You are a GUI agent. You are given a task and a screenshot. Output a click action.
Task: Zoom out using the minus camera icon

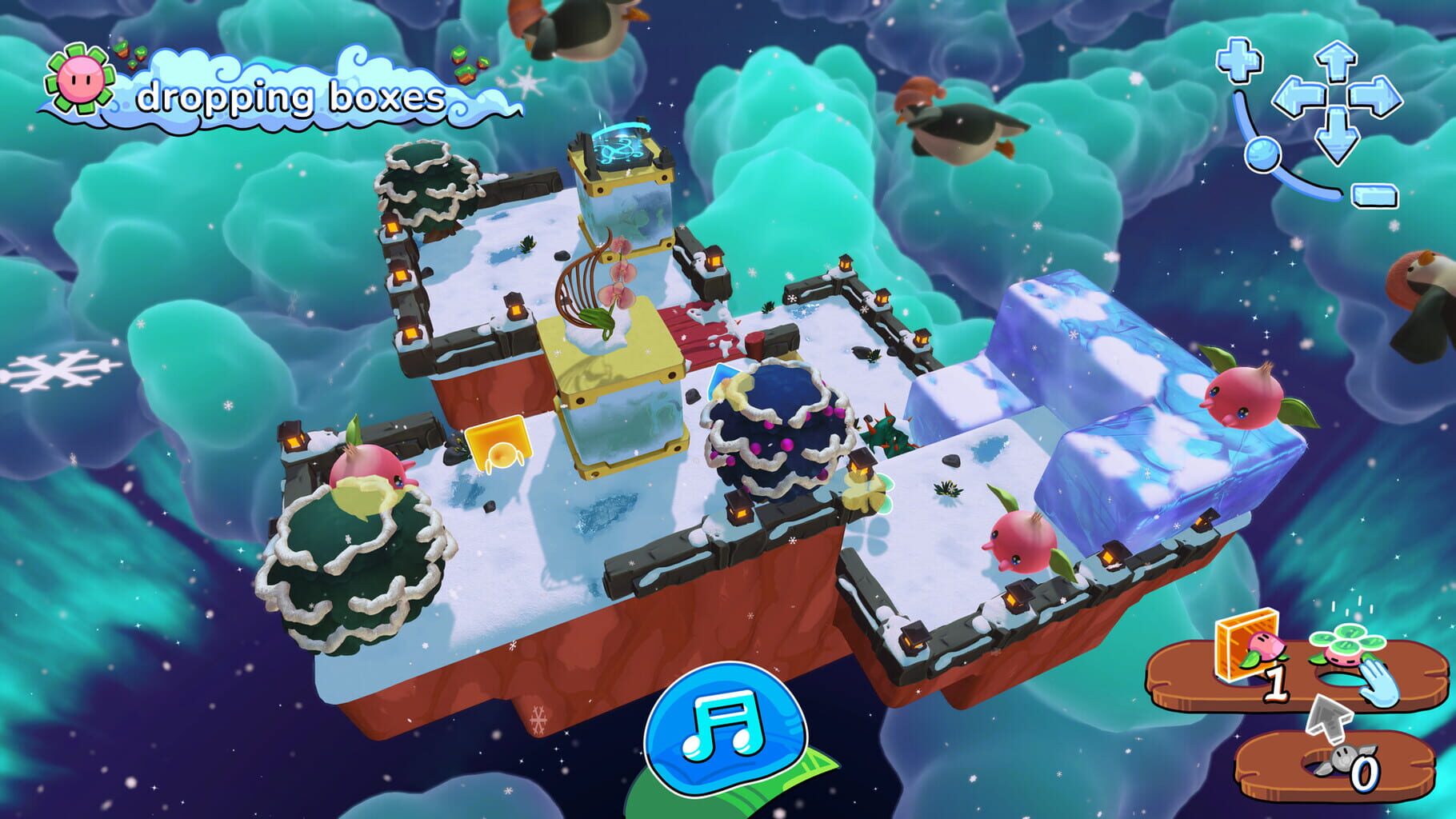[1374, 196]
